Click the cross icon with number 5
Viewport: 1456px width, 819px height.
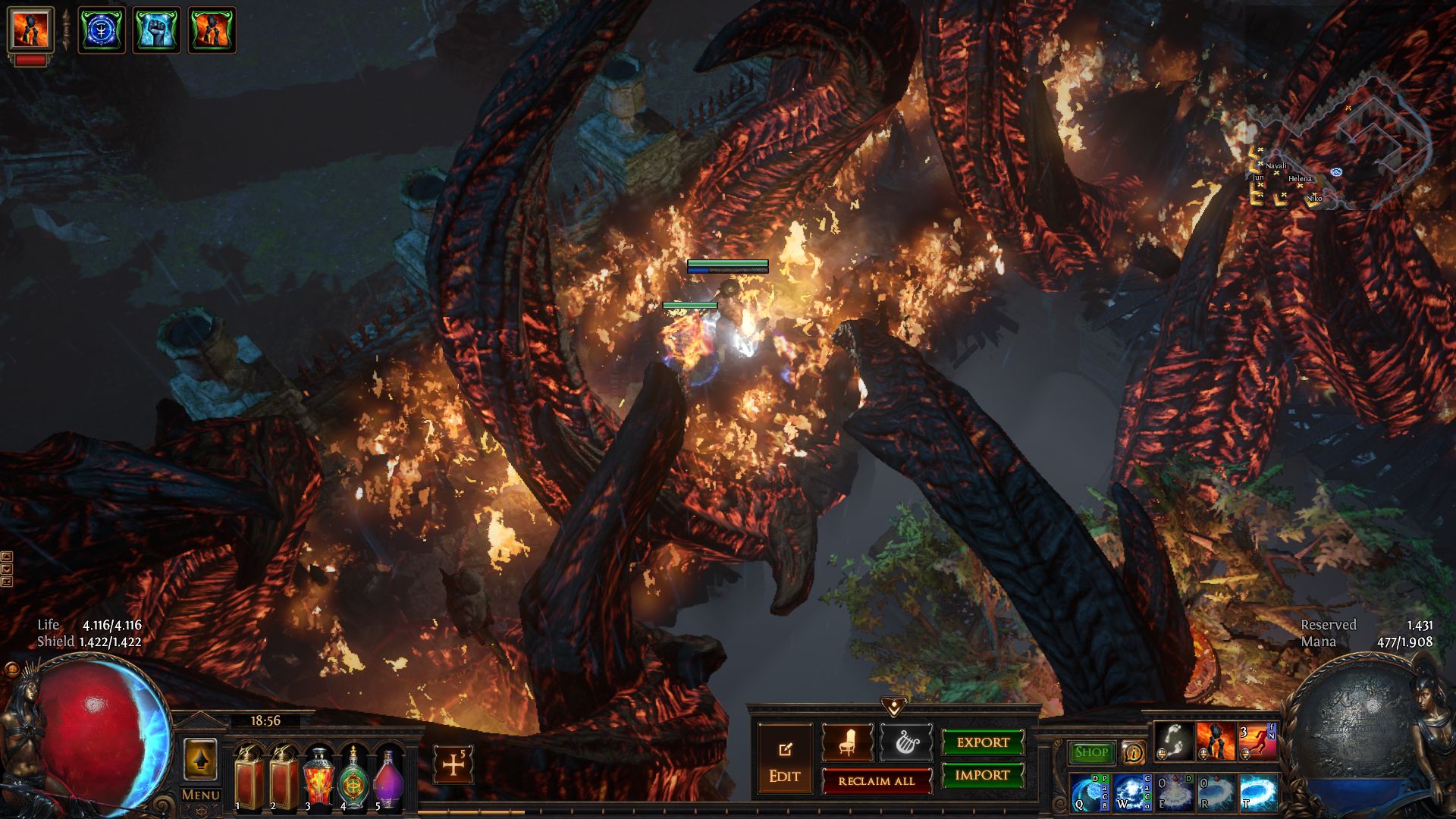coord(453,764)
